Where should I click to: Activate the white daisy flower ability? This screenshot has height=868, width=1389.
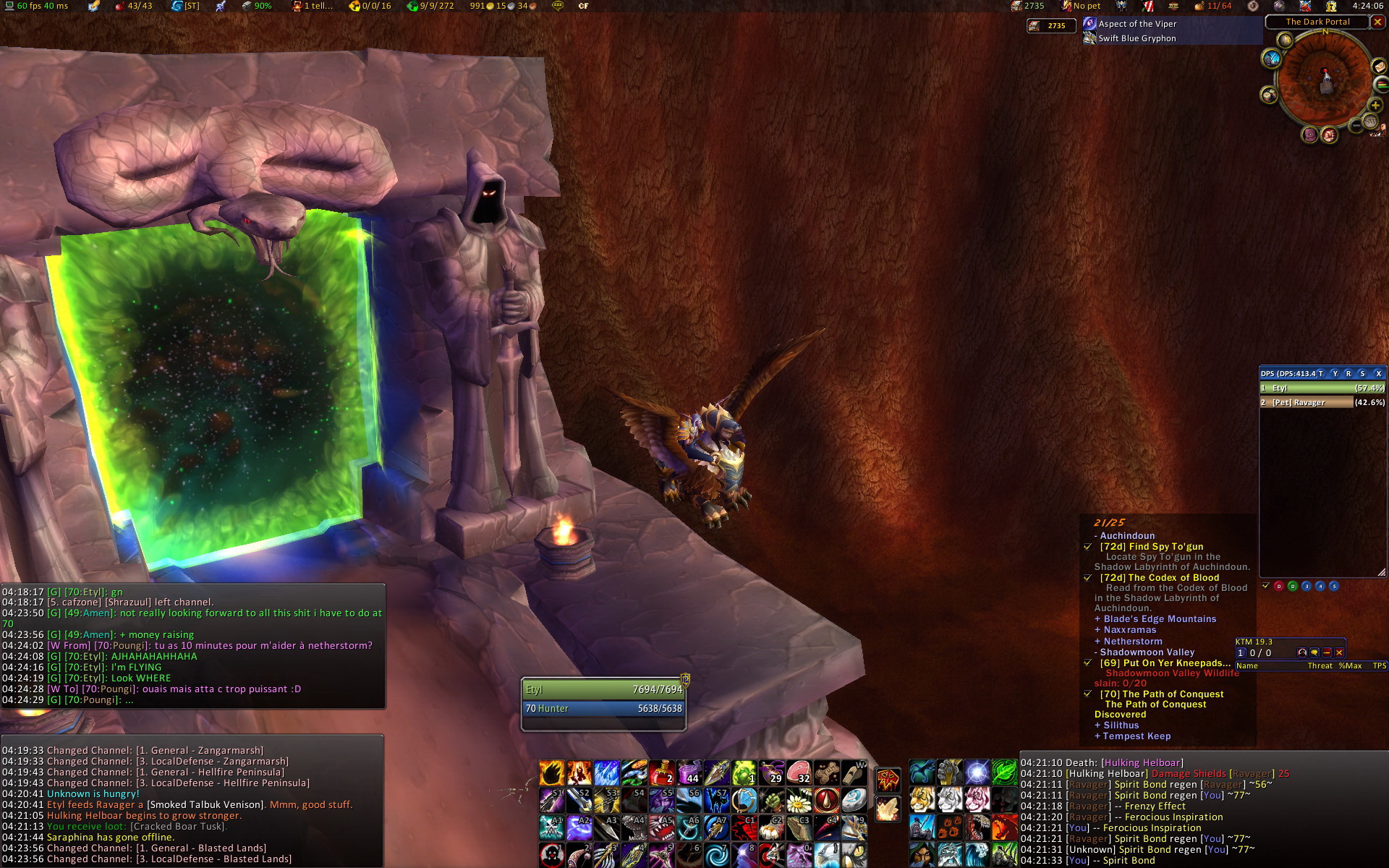click(799, 801)
